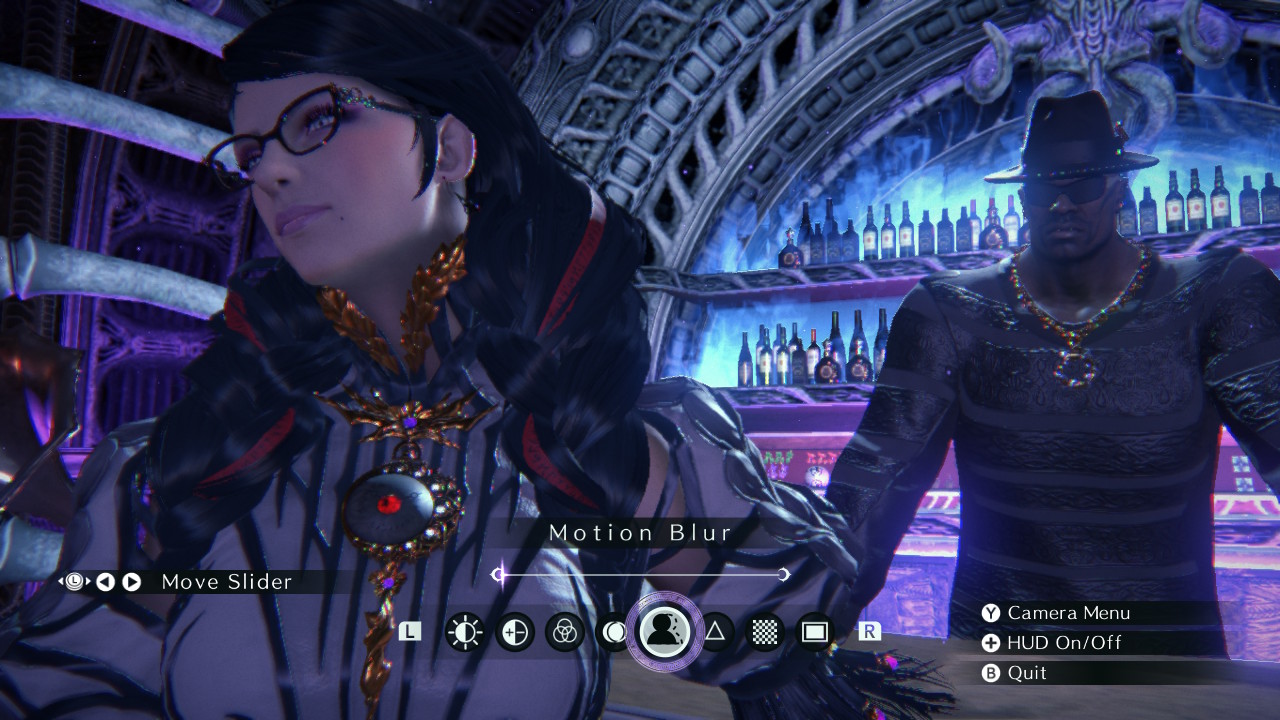Select the Motion Blur portrait icon
Image resolution: width=1280 pixels, height=720 pixels.
pos(666,631)
